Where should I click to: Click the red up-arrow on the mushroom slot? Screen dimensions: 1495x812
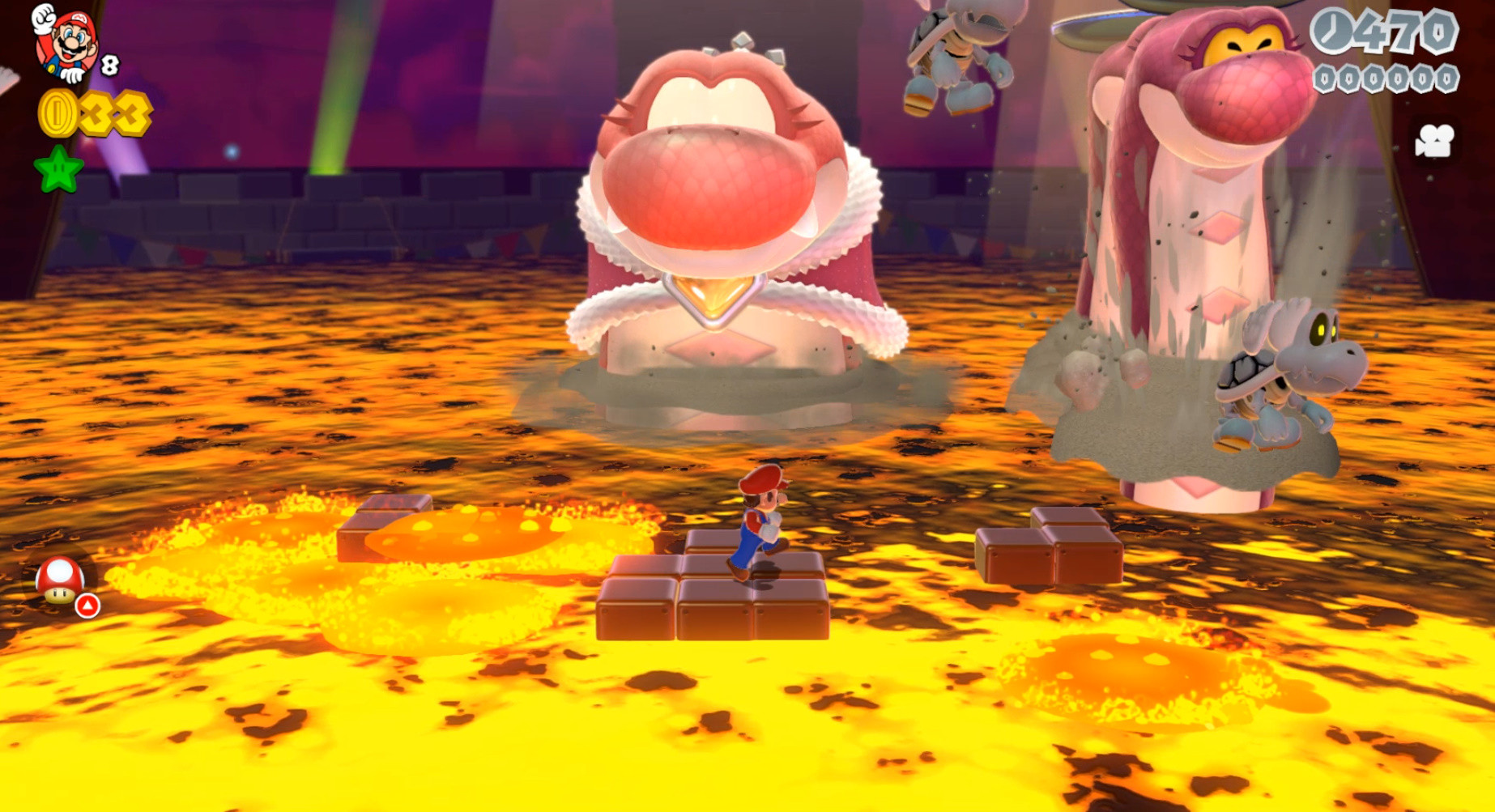89,605
